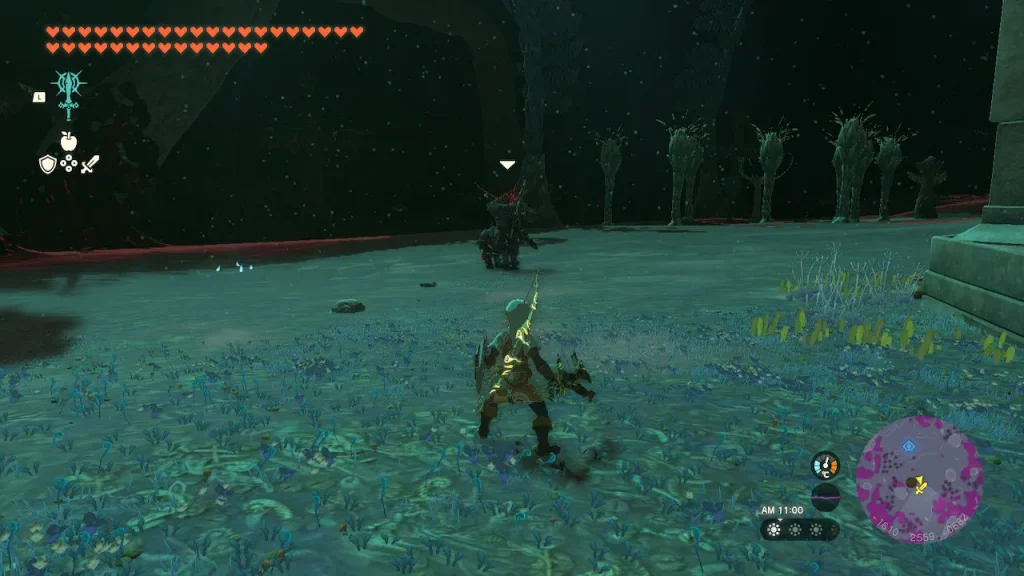Screen dimensions: 1024x576
Task: Select the yellow sword marker on the minimap
Action: pyautogui.click(x=920, y=488)
